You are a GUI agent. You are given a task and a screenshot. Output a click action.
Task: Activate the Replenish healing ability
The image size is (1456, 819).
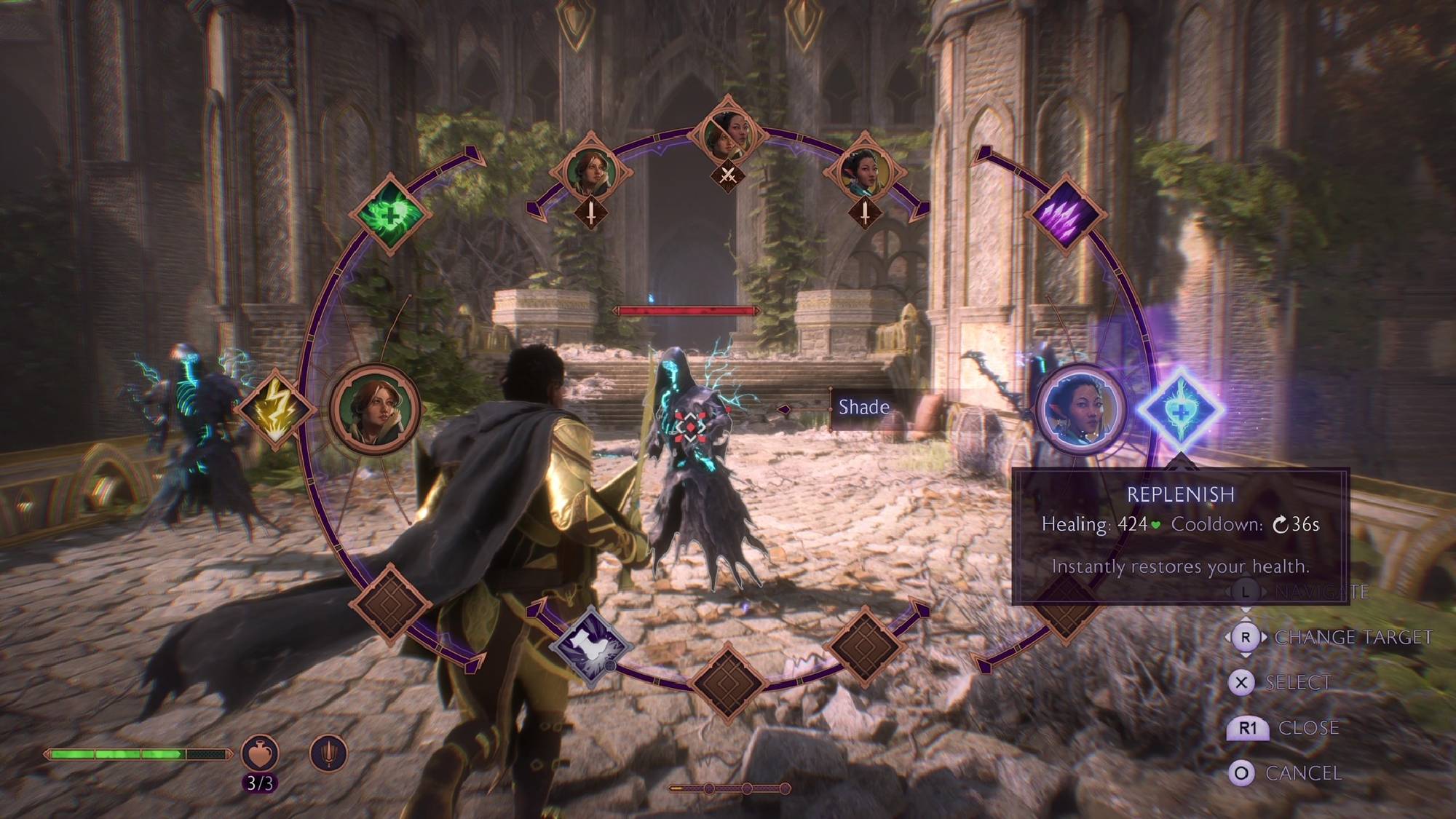click(1180, 411)
